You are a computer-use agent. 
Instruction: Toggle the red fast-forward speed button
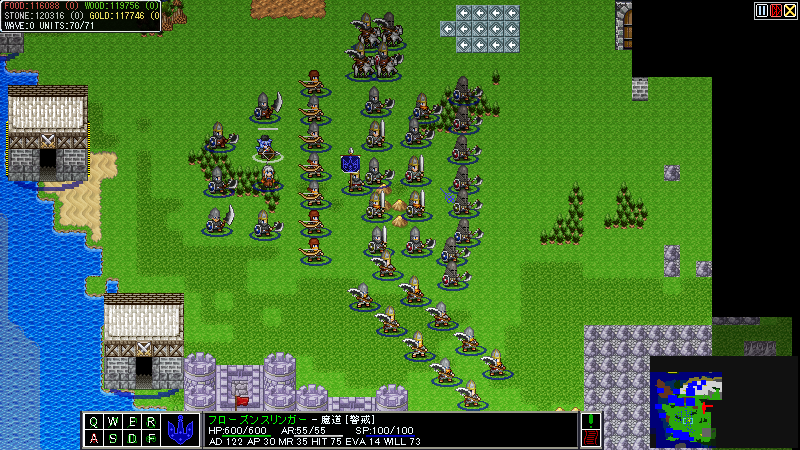click(776, 10)
